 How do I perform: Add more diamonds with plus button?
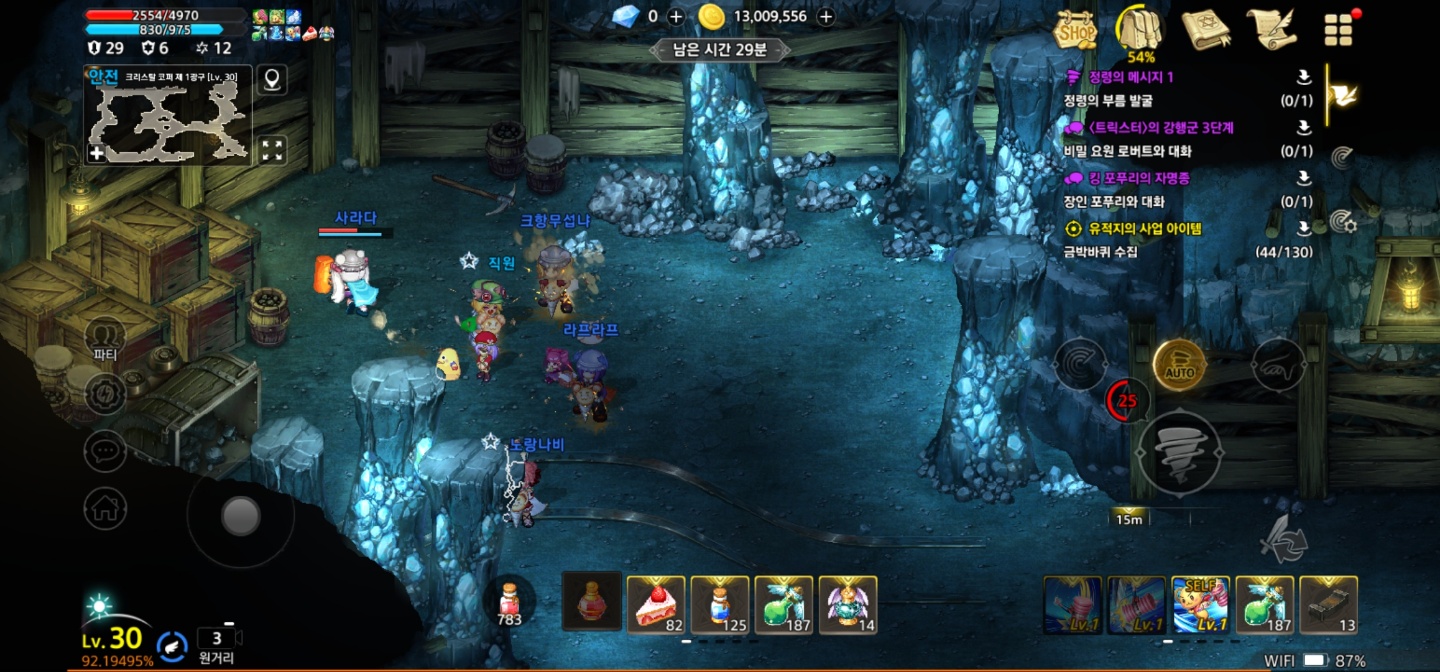click(676, 16)
